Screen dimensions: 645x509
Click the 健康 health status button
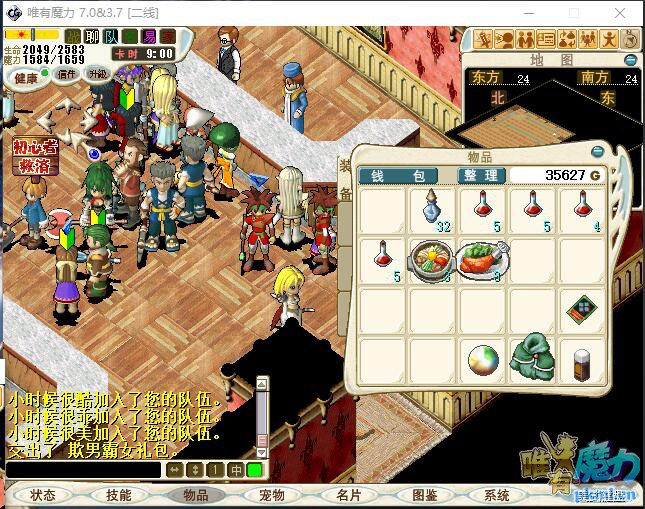(26, 79)
